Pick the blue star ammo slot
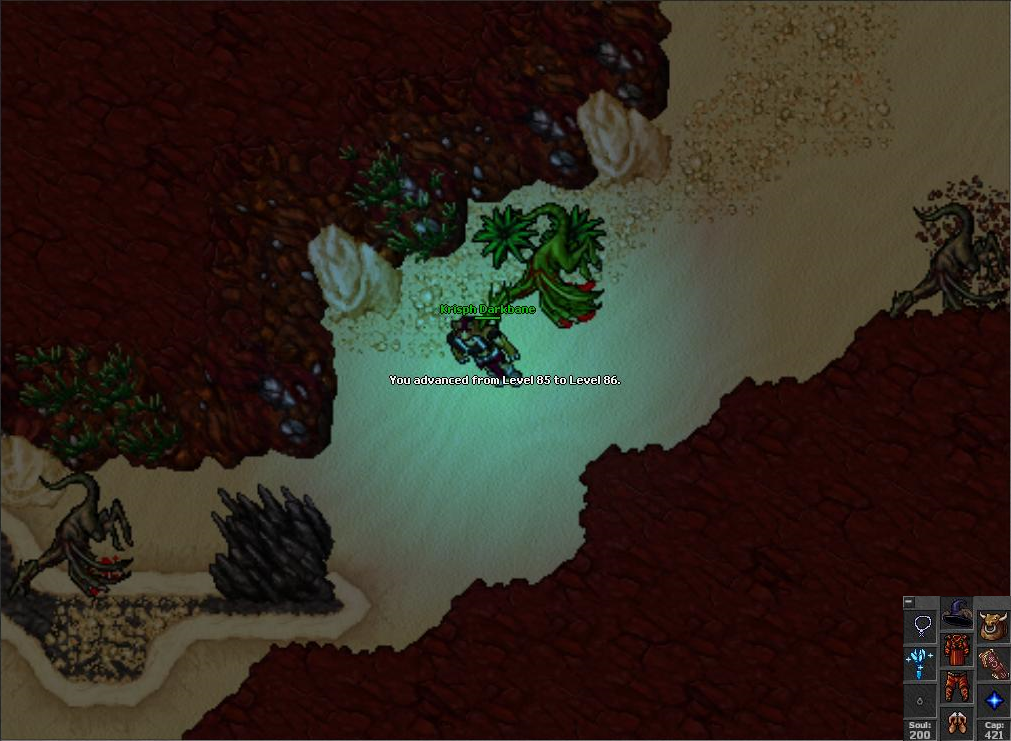Image resolution: width=1011 pixels, height=741 pixels. (x=993, y=700)
